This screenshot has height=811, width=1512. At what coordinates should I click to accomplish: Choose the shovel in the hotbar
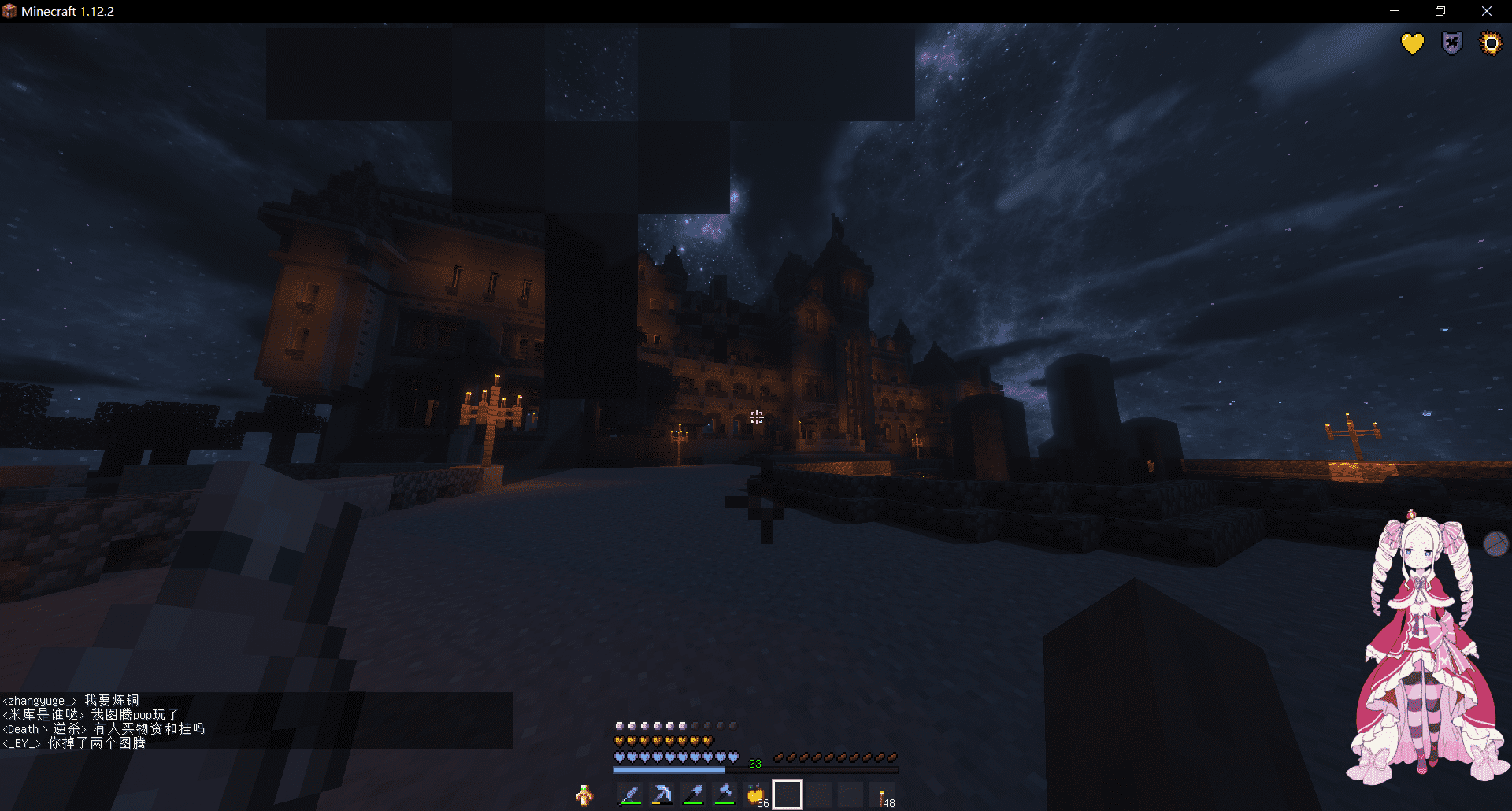(693, 795)
